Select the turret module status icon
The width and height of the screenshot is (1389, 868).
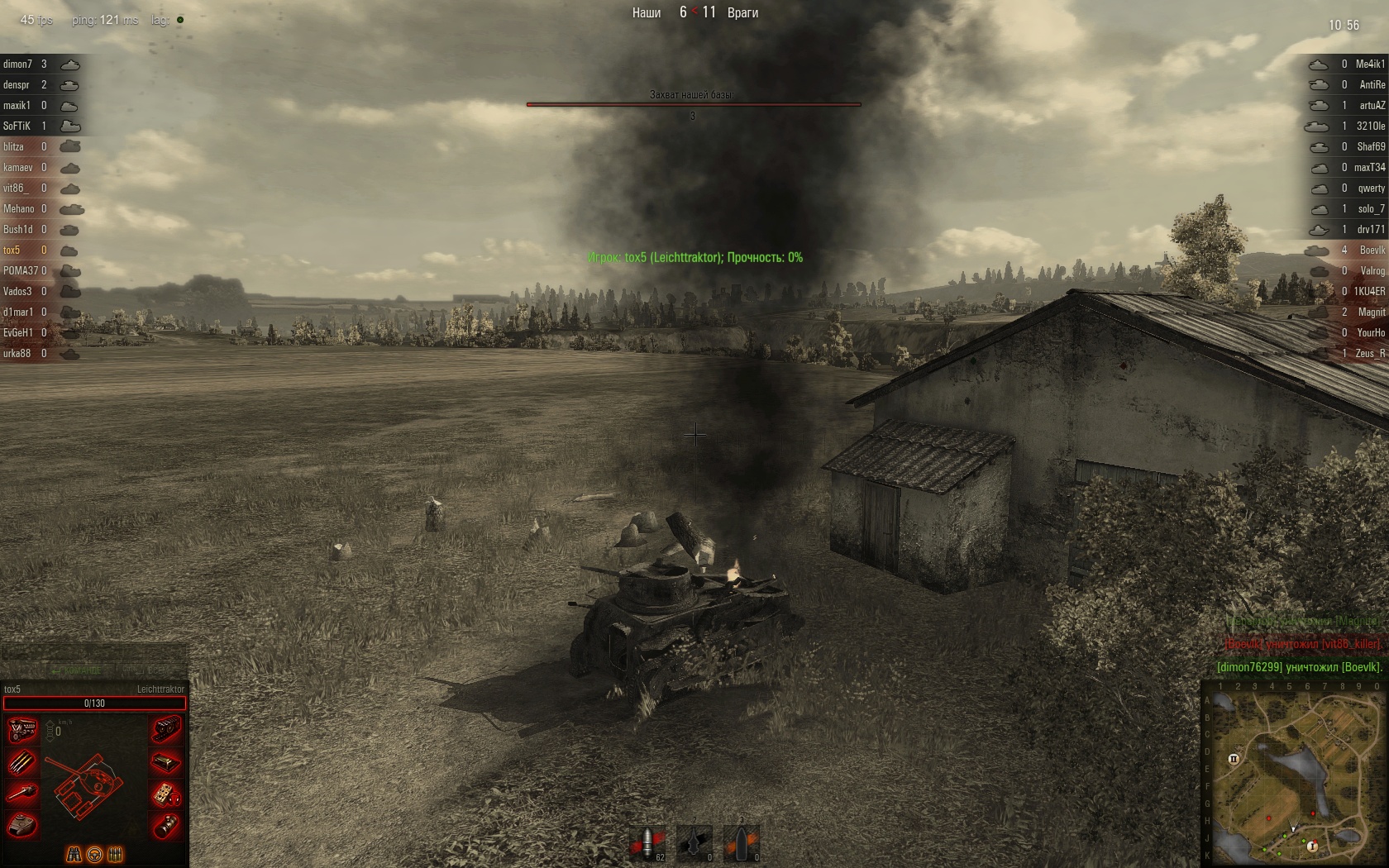(21, 825)
